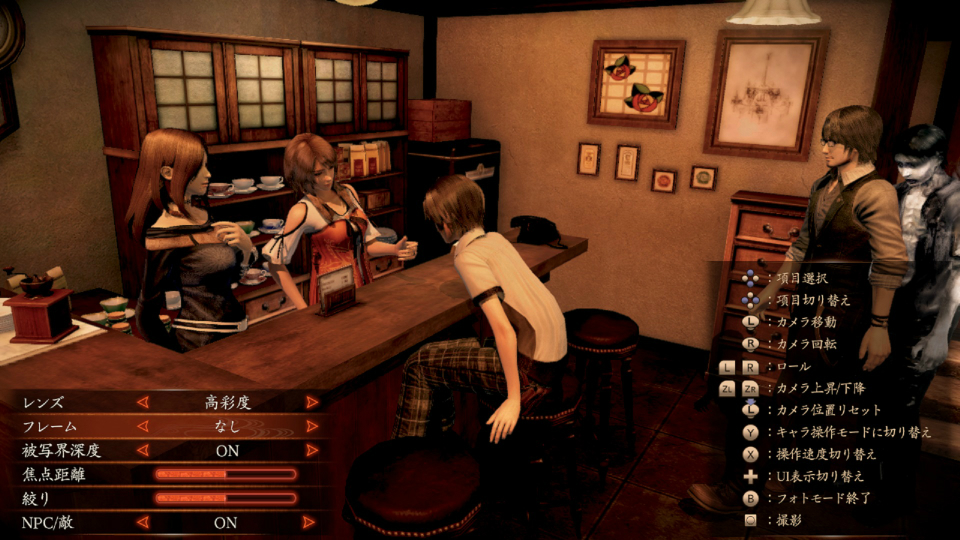Toggle 被写界深度 with its right arrow
960x540 pixels.
click(x=312, y=450)
